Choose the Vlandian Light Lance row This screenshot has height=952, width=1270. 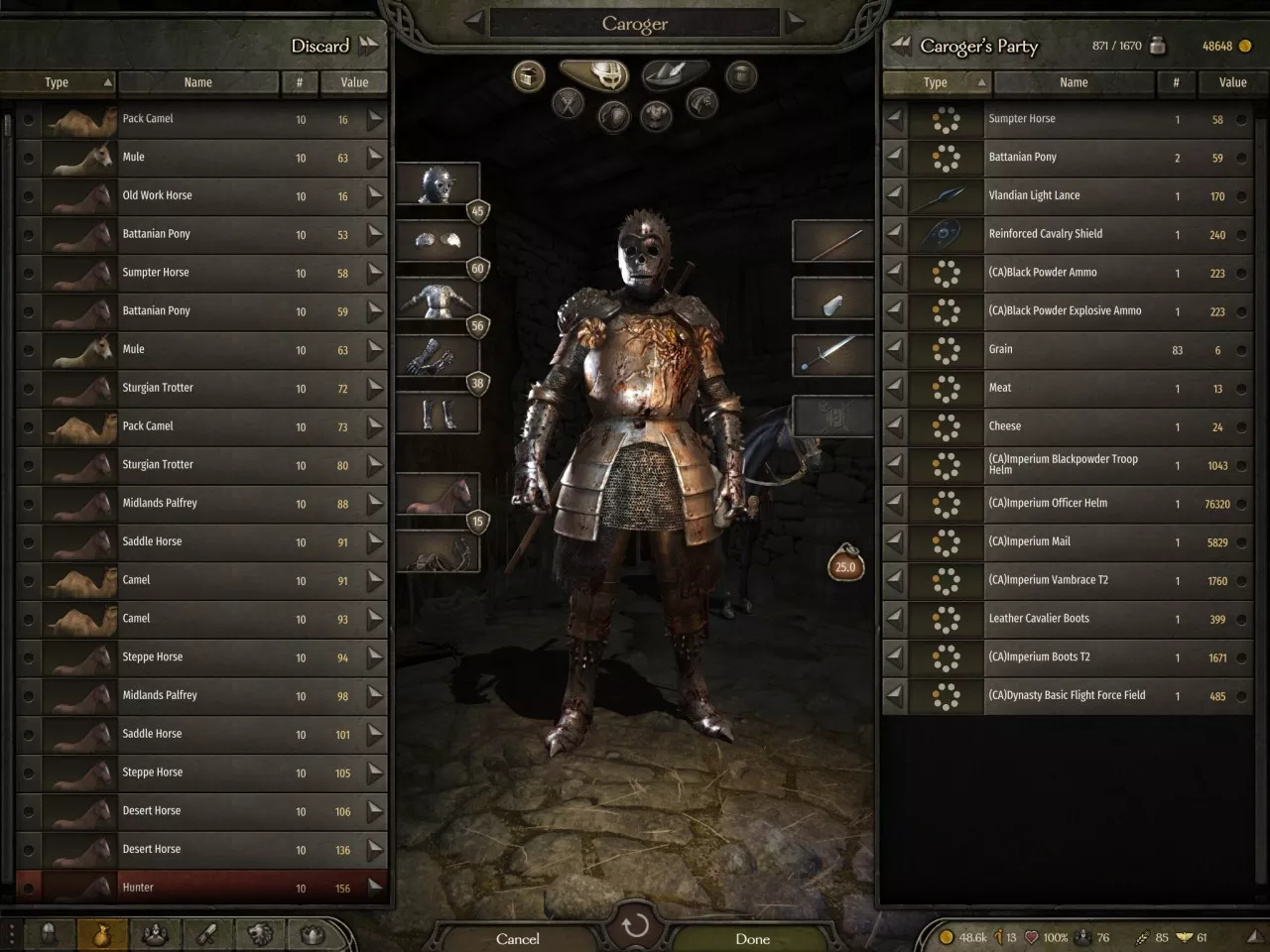1067,195
